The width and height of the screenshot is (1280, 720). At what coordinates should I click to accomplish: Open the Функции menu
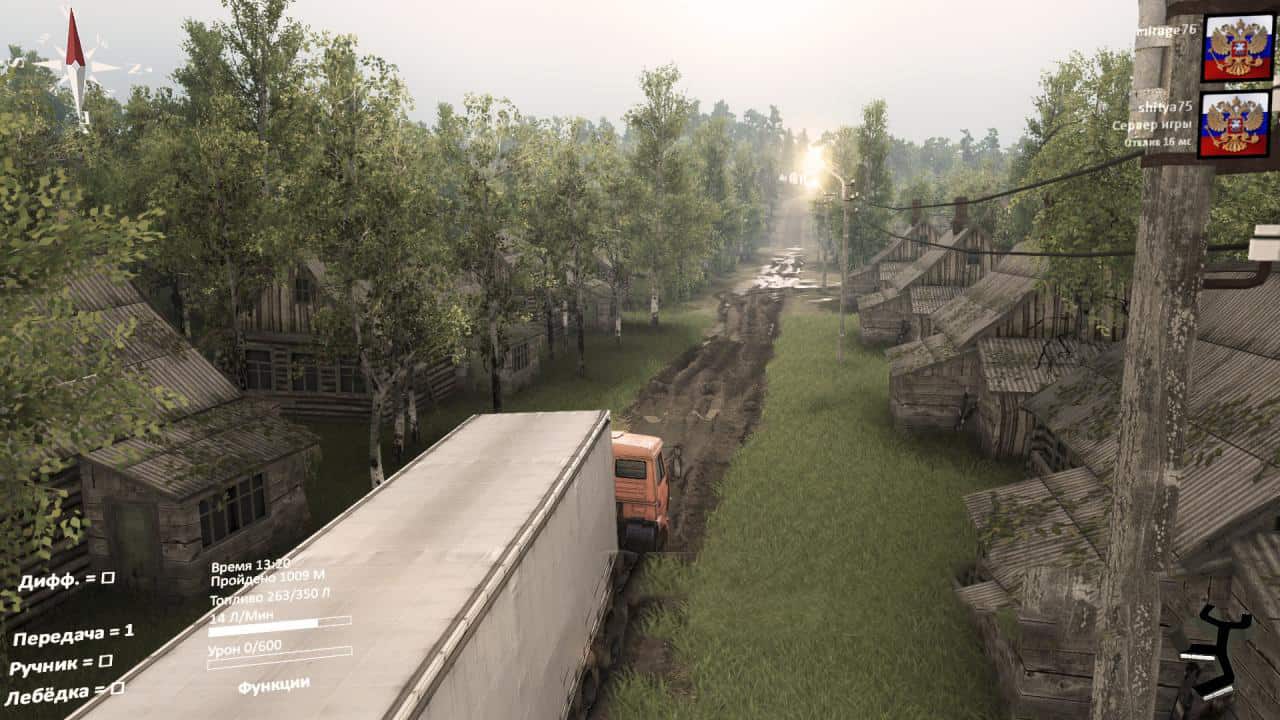pyautogui.click(x=273, y=685)
